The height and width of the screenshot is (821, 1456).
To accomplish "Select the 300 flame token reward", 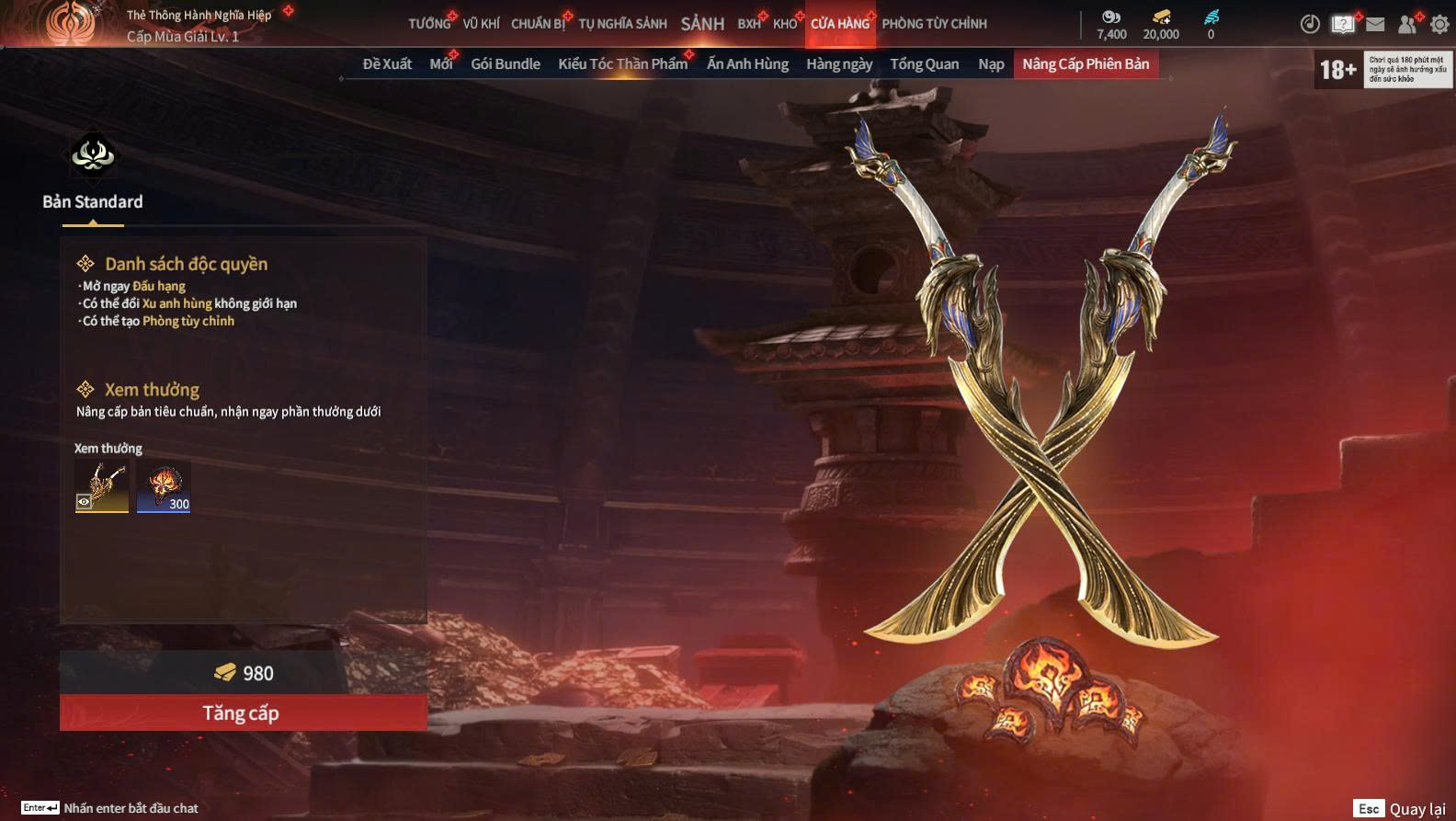I will tap(164, 486).
